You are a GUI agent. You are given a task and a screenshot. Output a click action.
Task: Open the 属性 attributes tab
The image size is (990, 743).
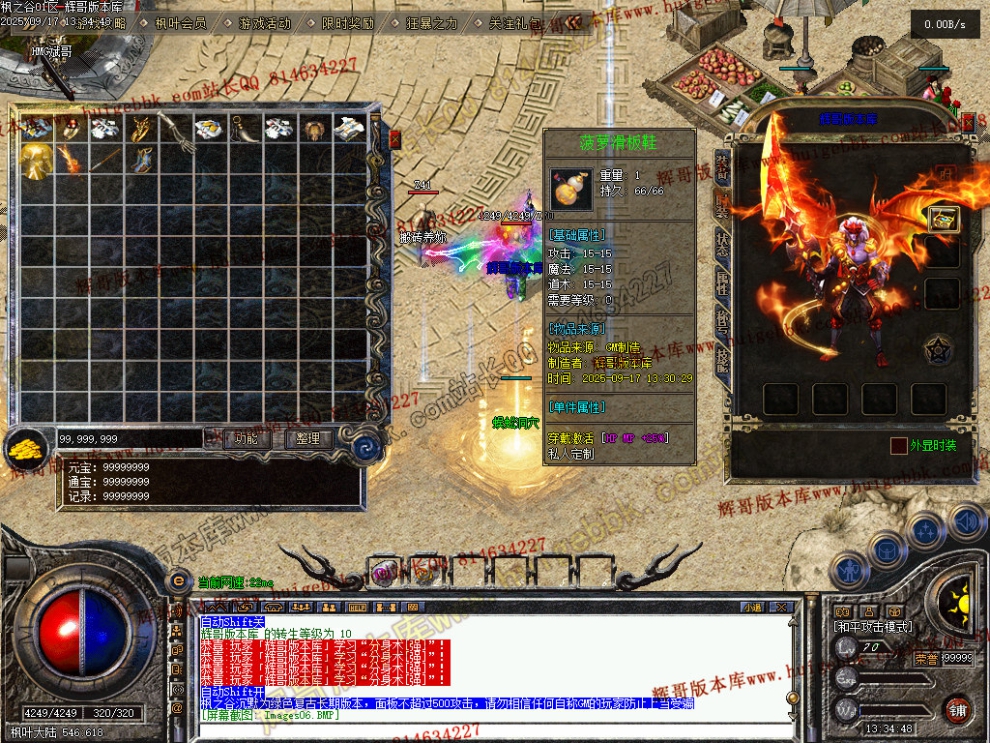pyautogui.click(x=722, y=281)
